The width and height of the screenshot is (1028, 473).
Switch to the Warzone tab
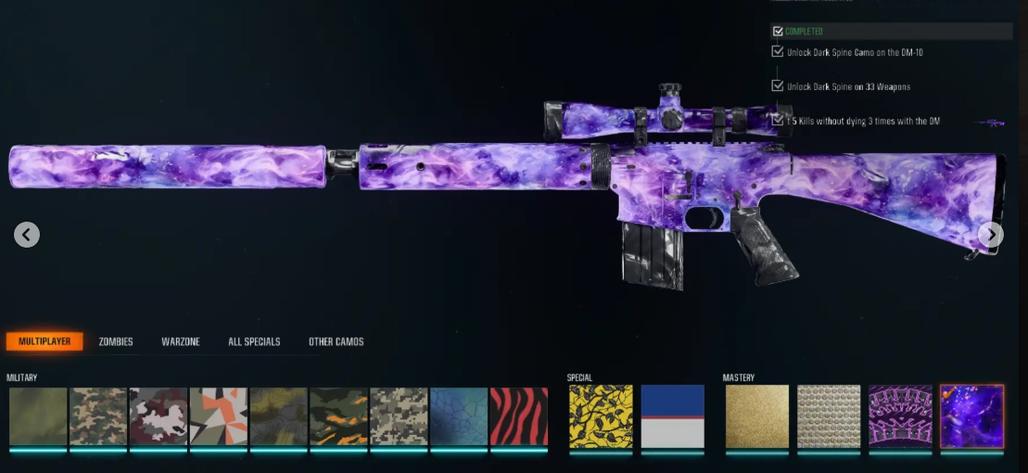pos(180,342)
